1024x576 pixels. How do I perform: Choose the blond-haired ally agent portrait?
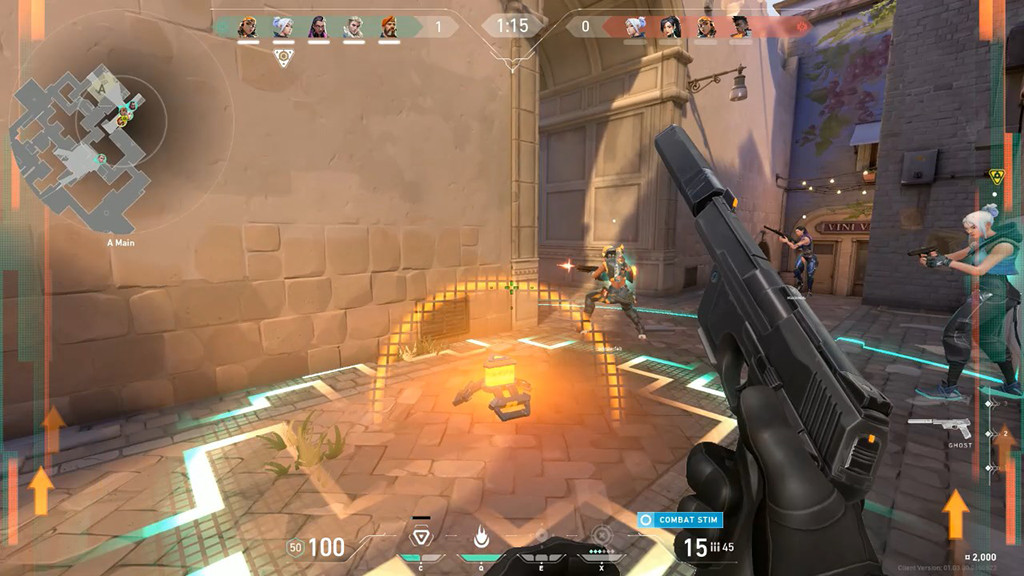[353, 27]
